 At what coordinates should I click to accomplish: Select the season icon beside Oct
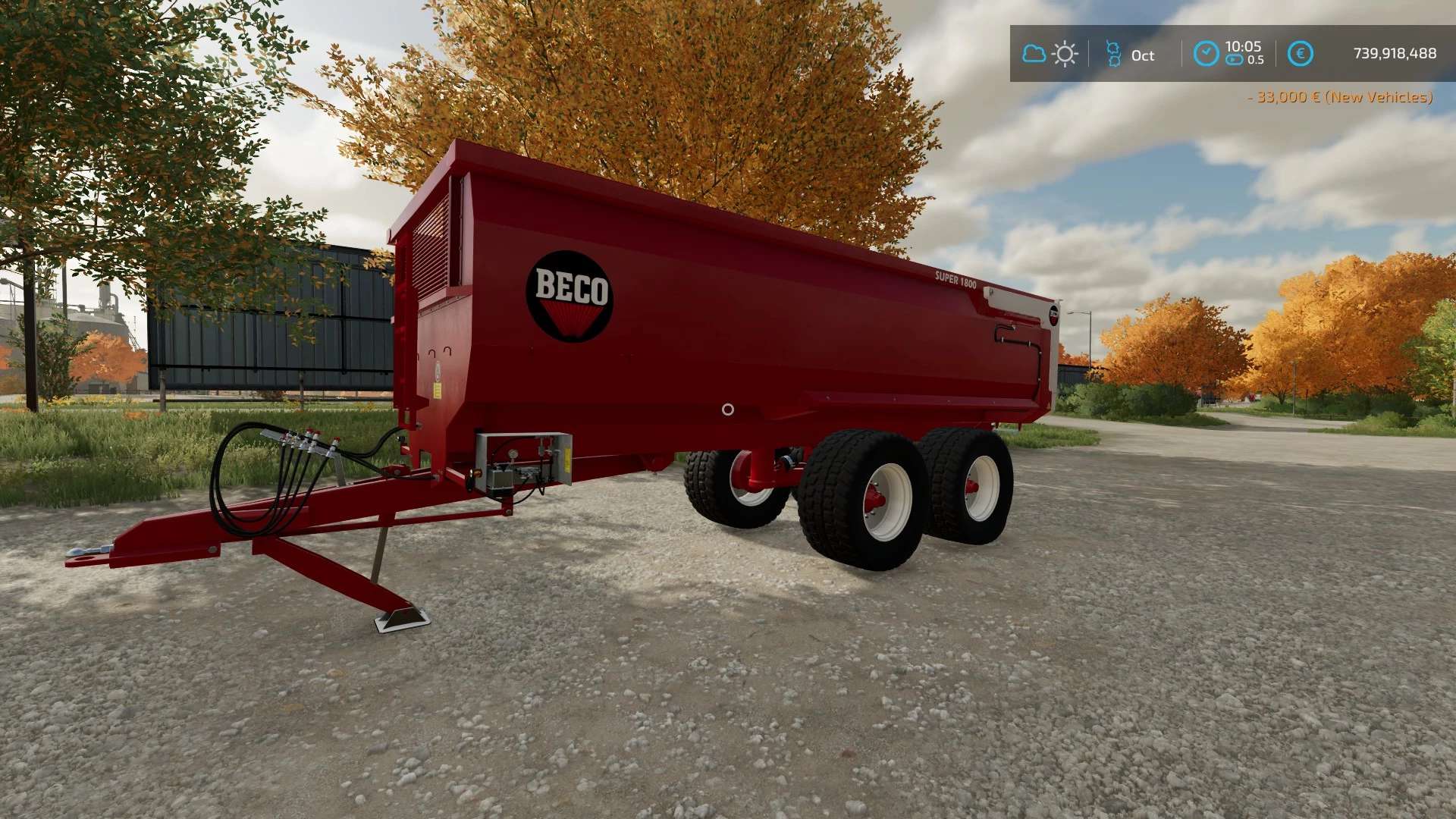1113,54
